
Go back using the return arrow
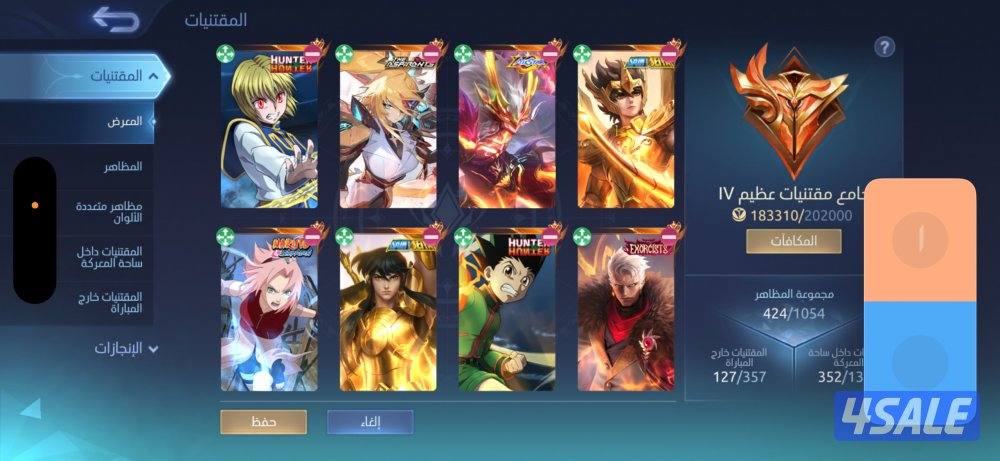coord(114,18)
